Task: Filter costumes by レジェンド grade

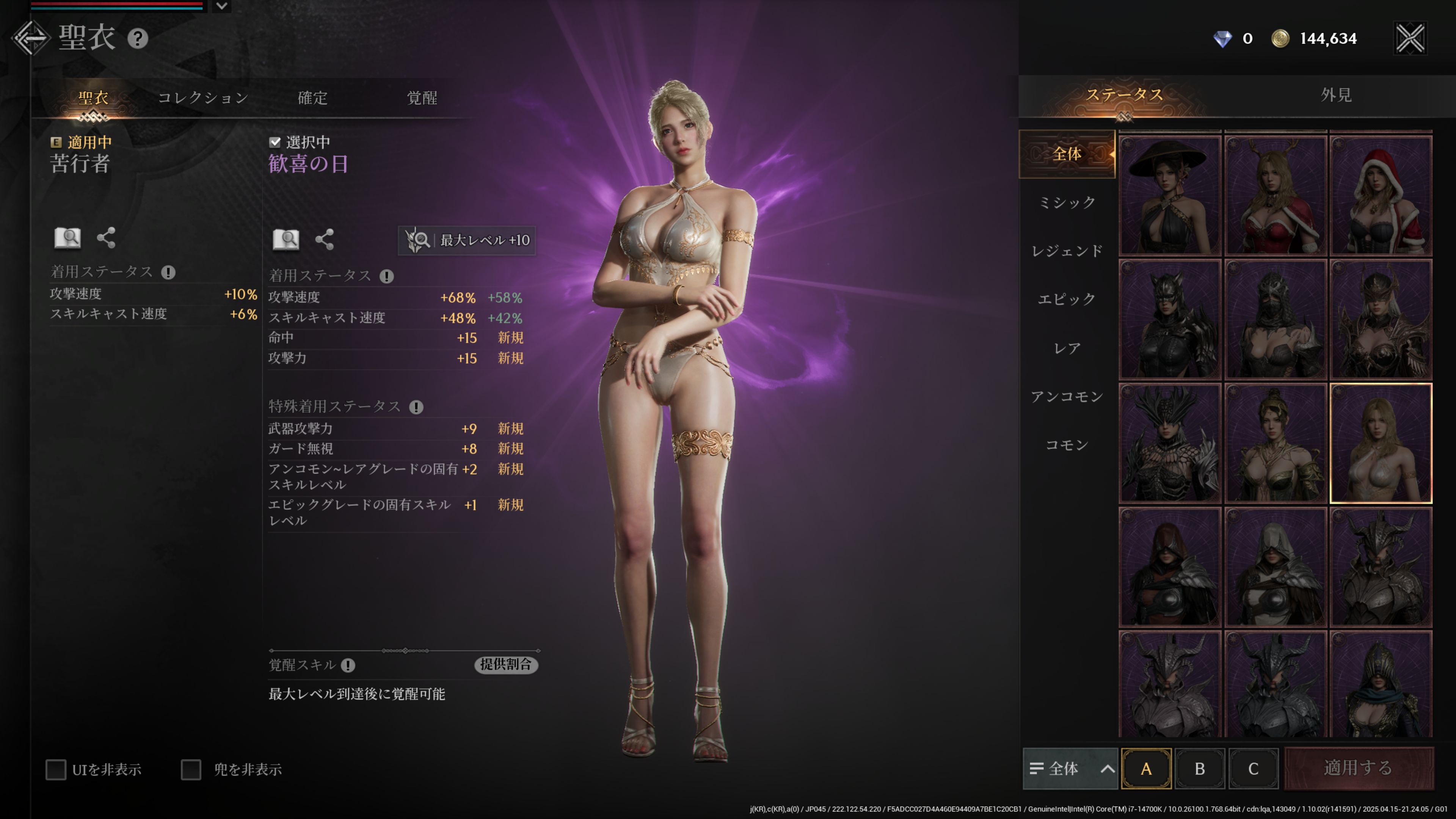Action: pos(1067,250)
